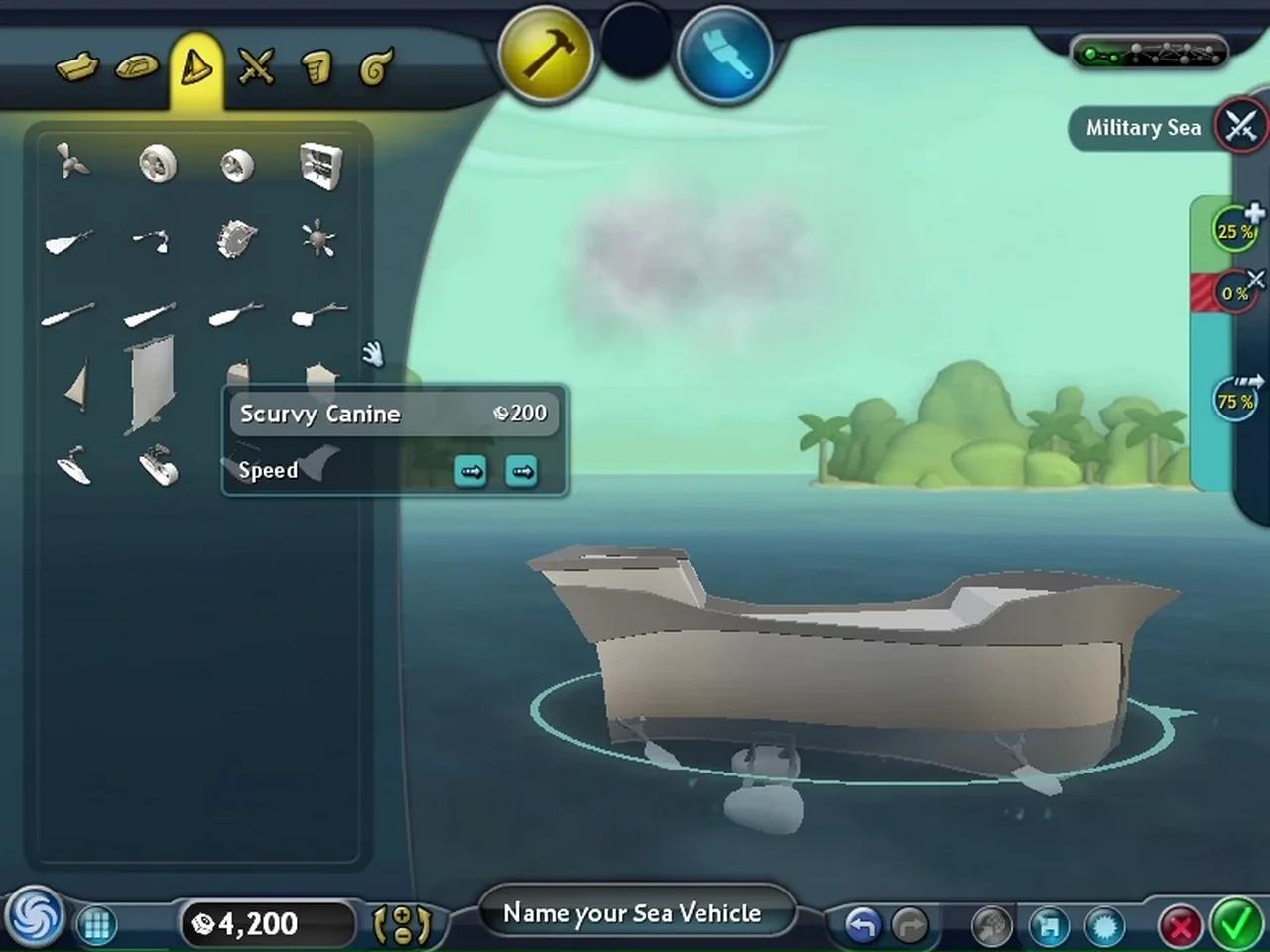Save the vehicle using the disk icon
The height and width of the screenshot is (952, 1270).
(1049, 924)
